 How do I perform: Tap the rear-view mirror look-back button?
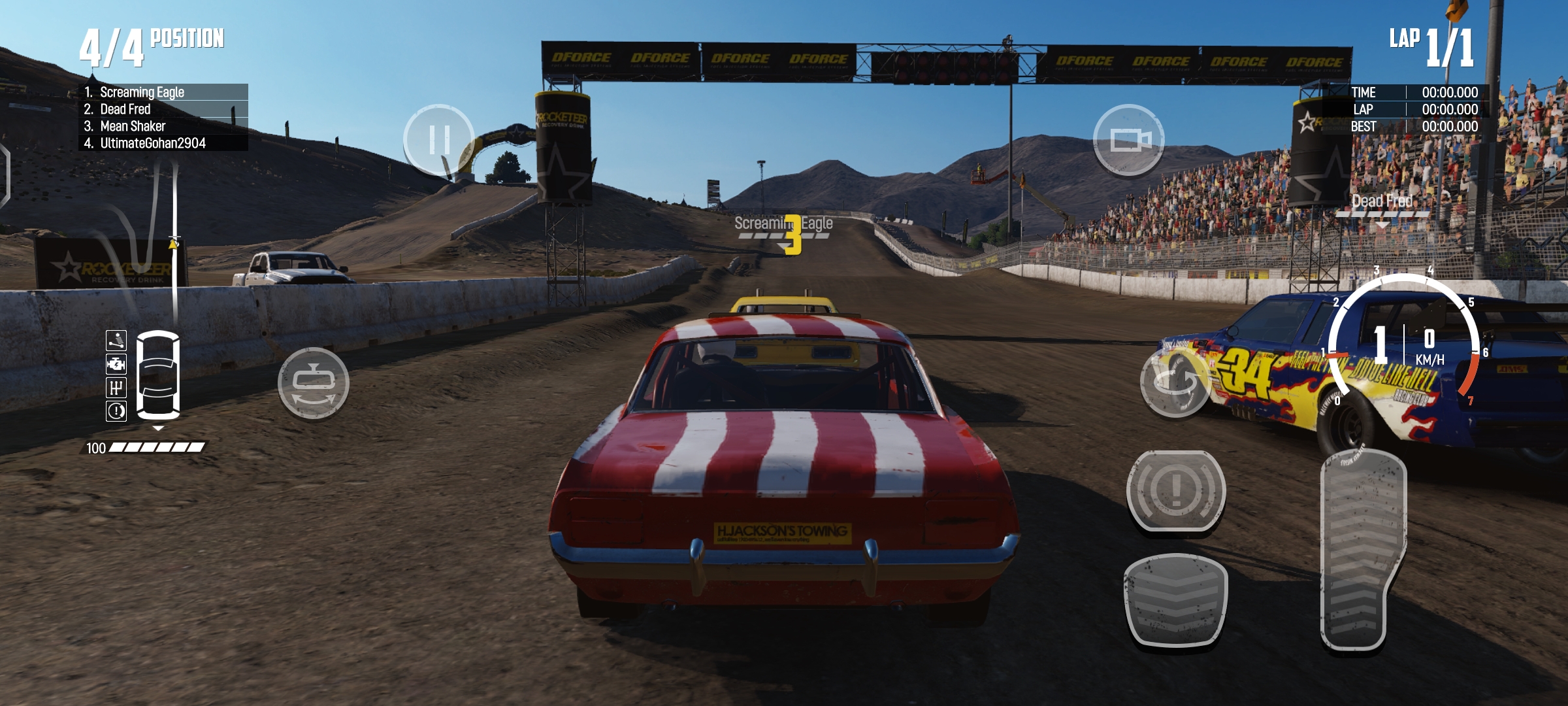click(x=313, y=383)
